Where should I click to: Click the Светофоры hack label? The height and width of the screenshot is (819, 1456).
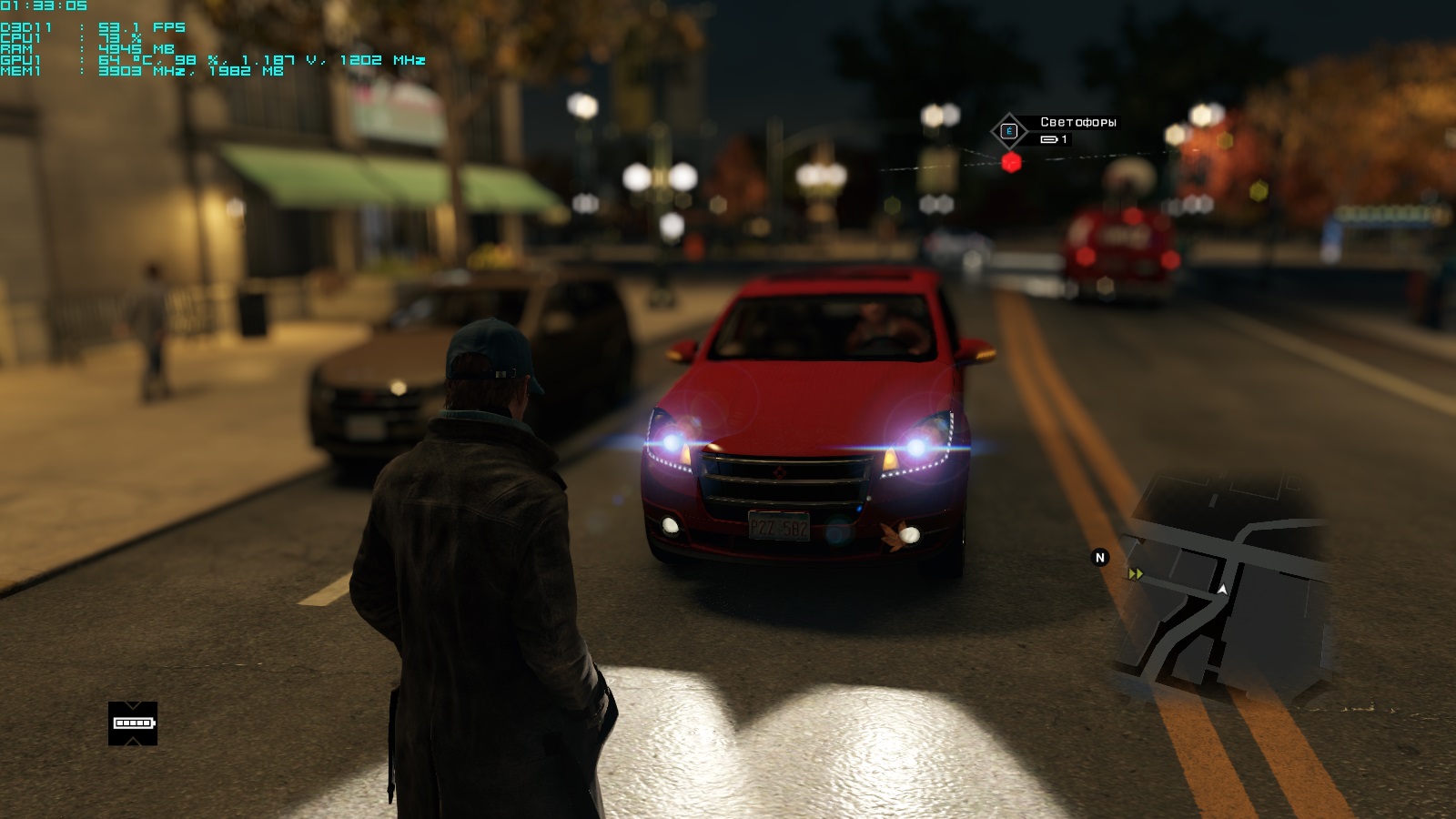(x=1077, y=122)
